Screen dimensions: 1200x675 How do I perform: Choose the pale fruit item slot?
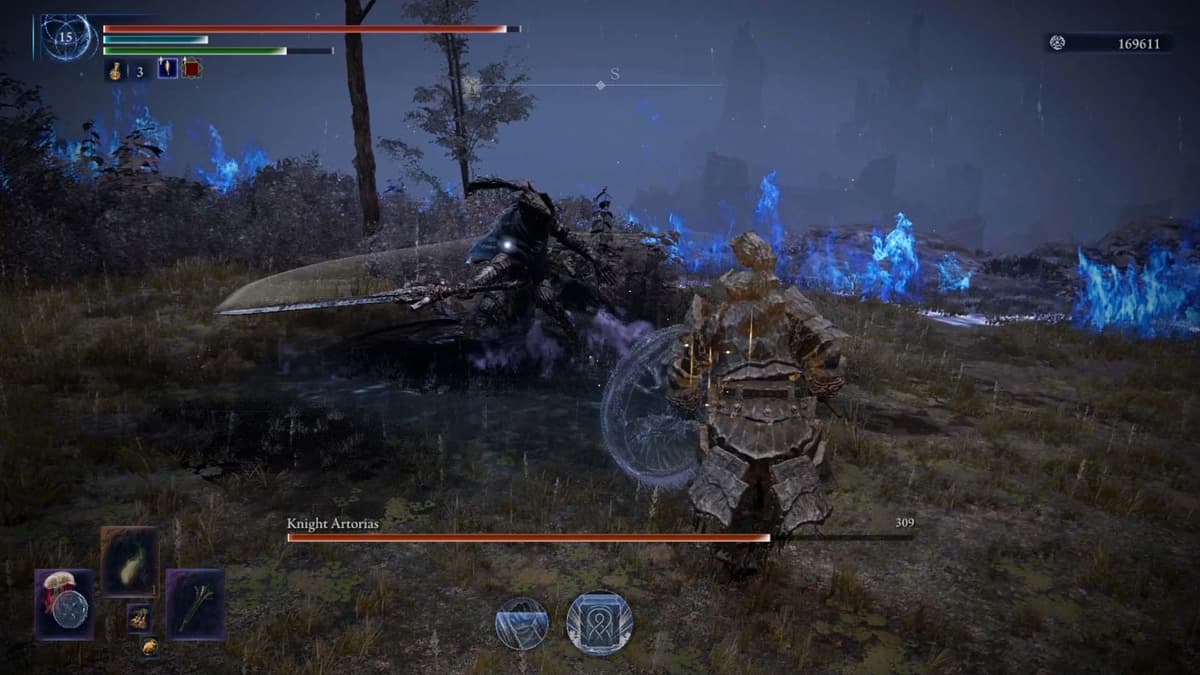tap(129, 561)
